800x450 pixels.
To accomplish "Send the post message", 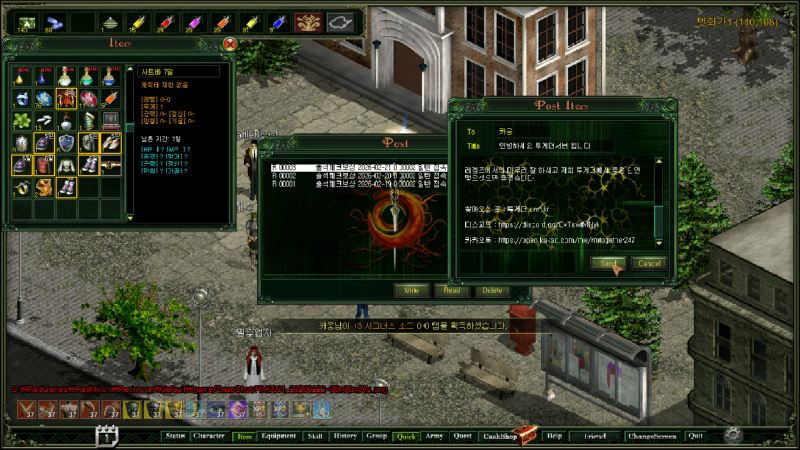I will tap(608, 263).
